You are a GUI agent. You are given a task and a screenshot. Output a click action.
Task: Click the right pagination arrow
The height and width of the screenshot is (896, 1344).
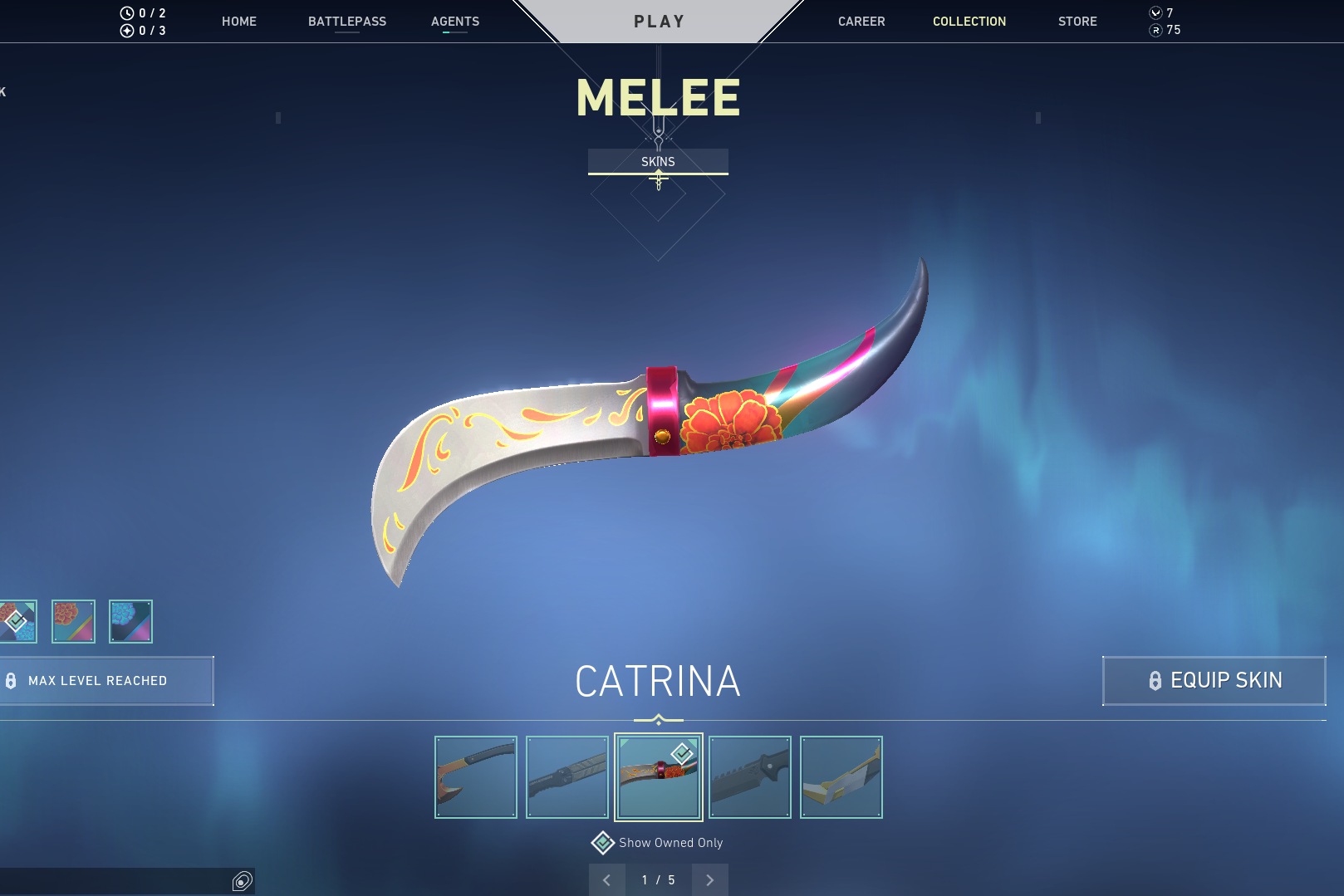point(710,879)
